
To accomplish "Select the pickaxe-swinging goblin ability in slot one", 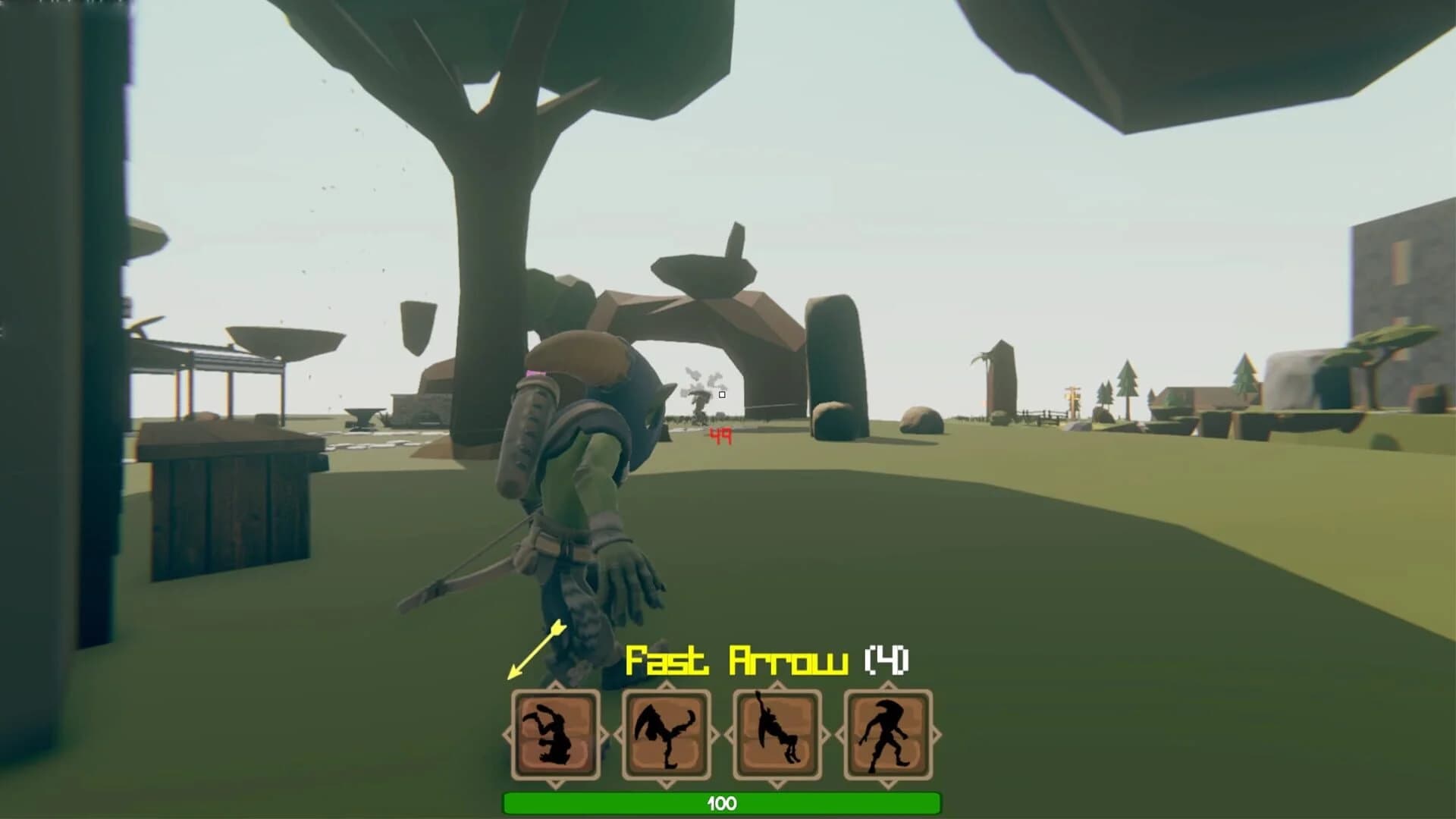I will tap(554, 734).
